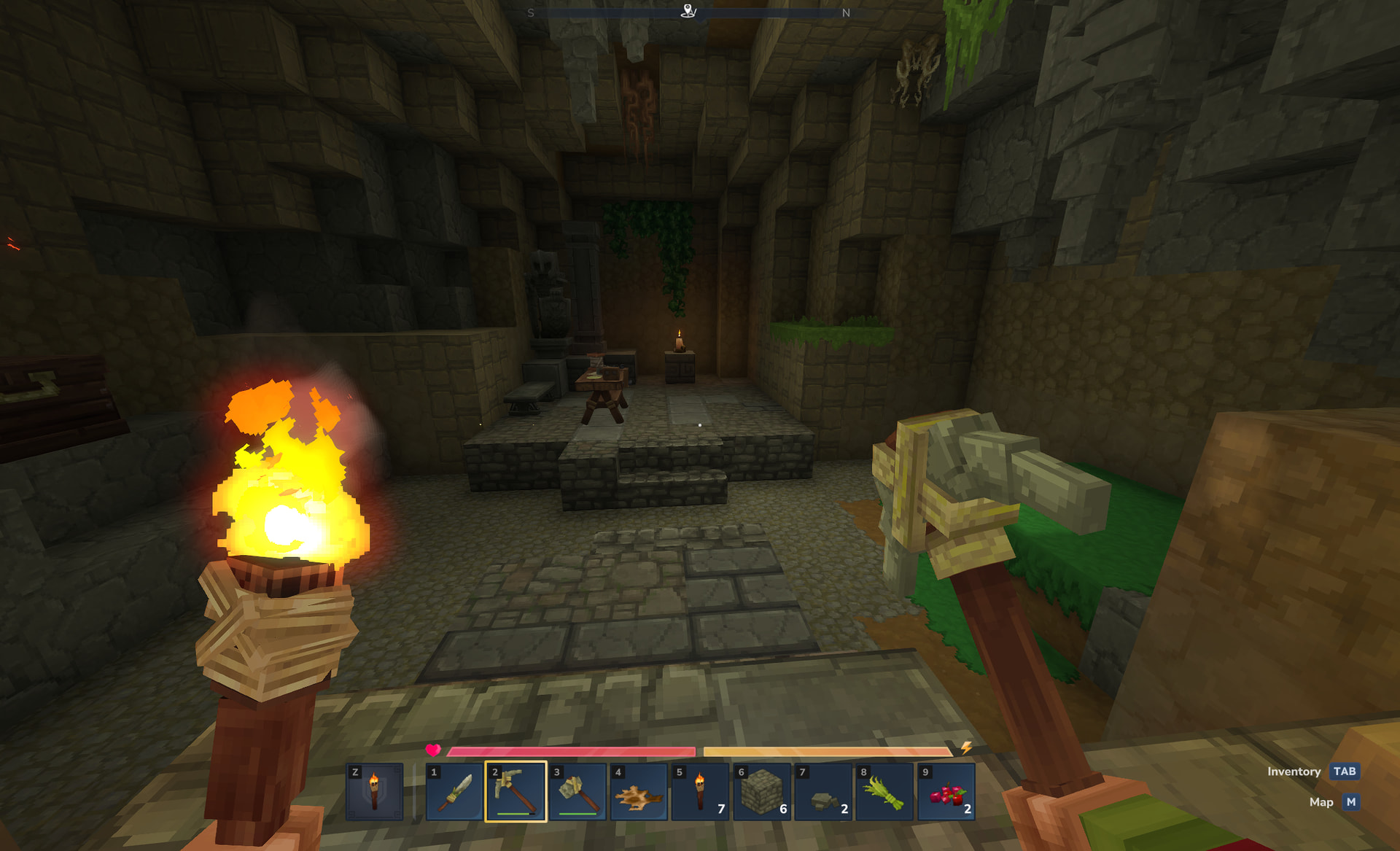Choose the red berries in slot 9

point(946,792)
